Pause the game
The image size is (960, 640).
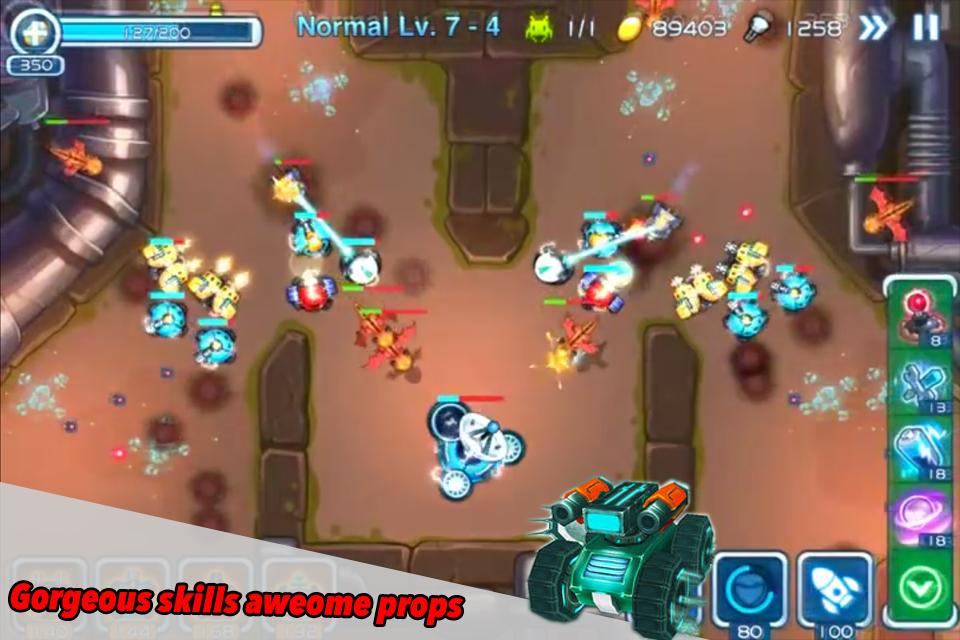click(x=925, y=27)
